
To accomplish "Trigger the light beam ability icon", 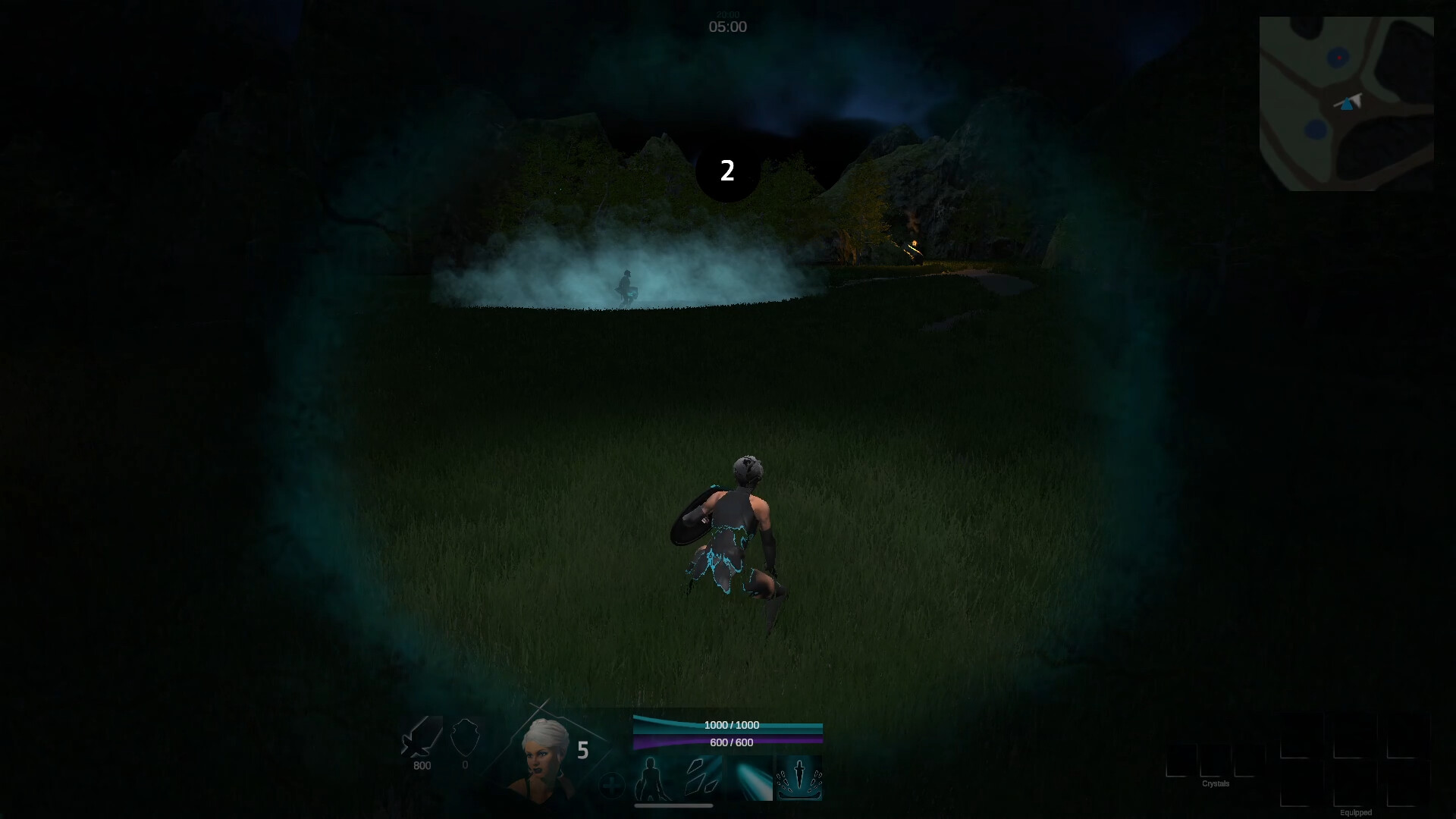I will coord(750,777).
